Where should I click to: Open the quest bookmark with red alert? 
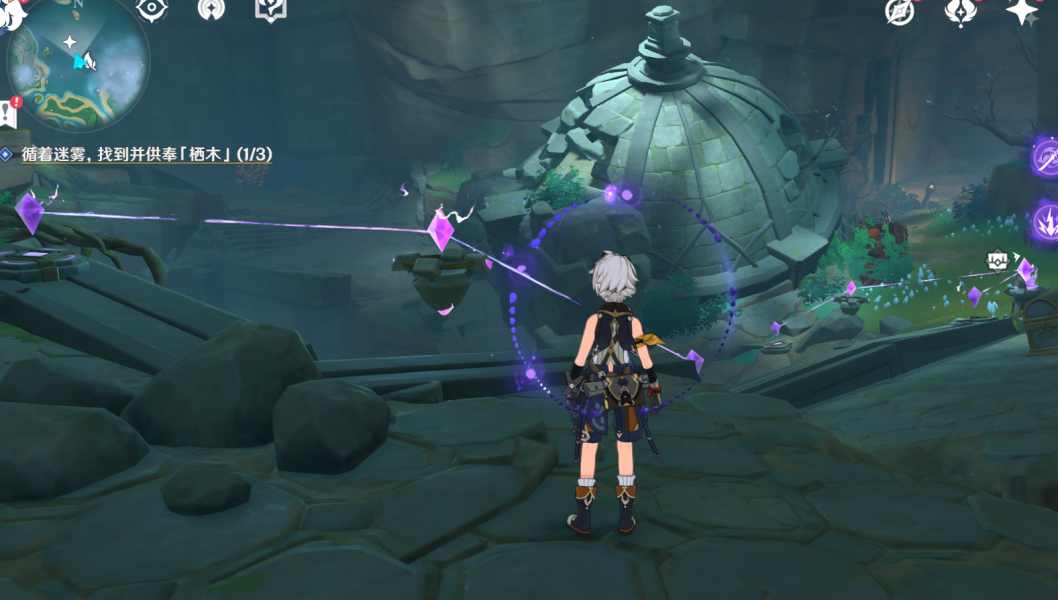point(9,112)
